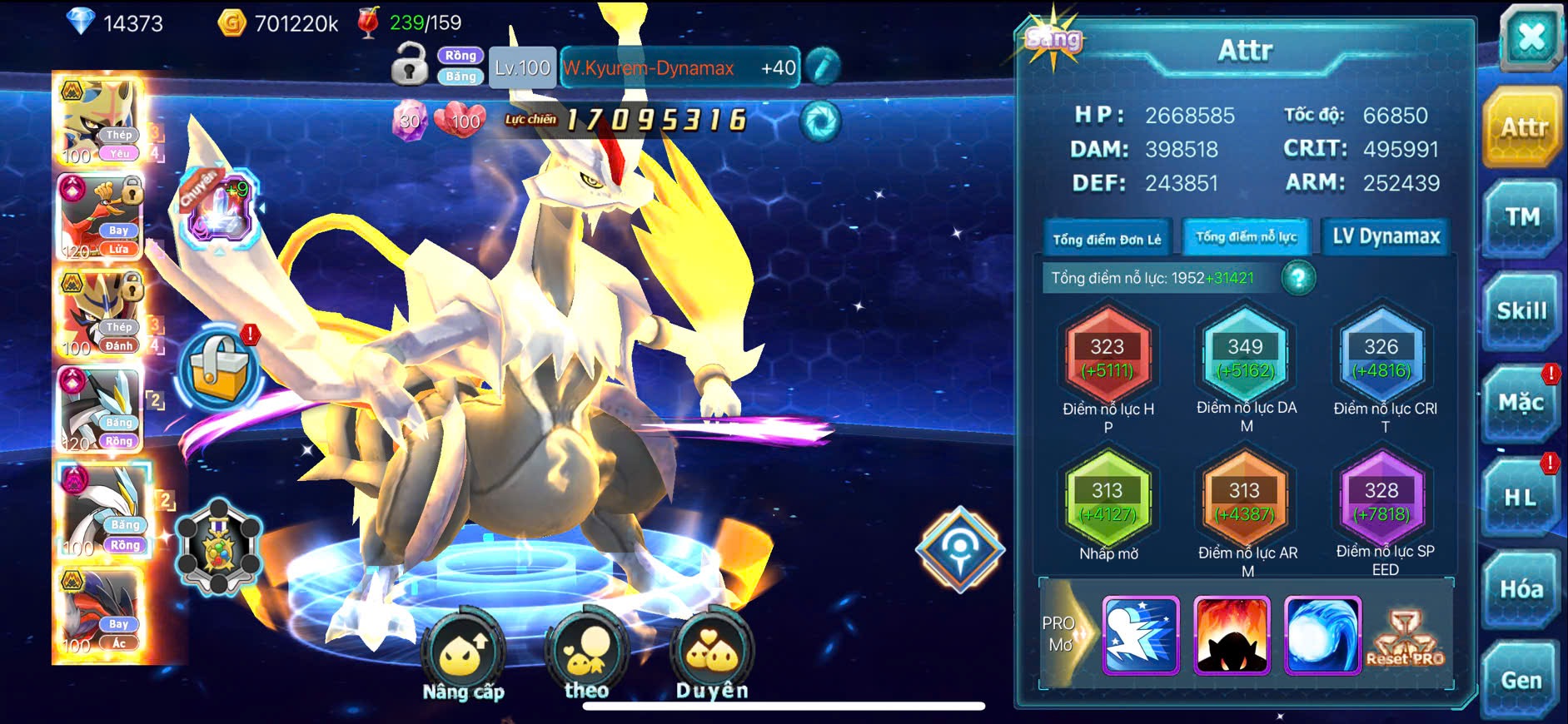Switch to the LV Dynamax tab
Image resolution: width=1568 pixels, height=724 pixels.
point(1386,237)
